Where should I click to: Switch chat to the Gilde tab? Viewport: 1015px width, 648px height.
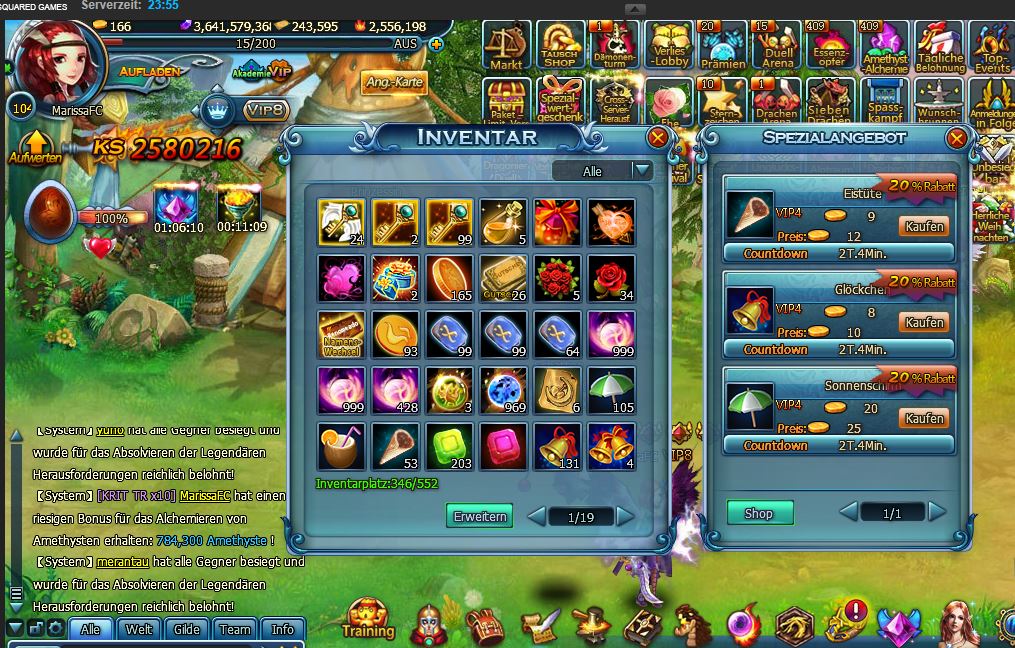pyautogui.click(x=187, y=629)
